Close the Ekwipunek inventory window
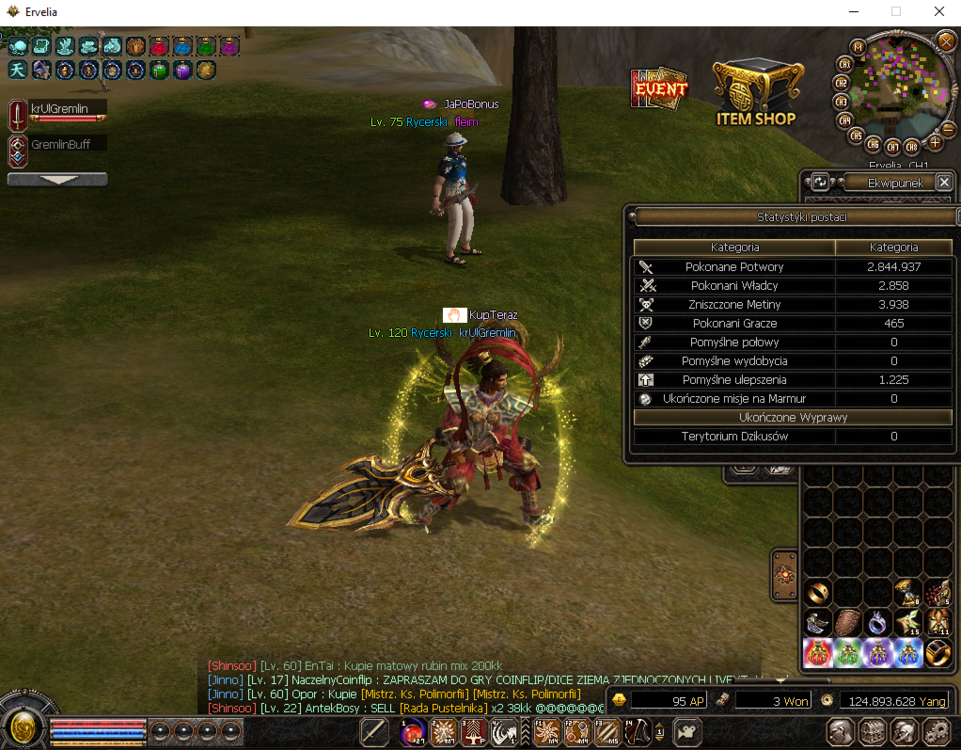 click(x=944, y=182)
